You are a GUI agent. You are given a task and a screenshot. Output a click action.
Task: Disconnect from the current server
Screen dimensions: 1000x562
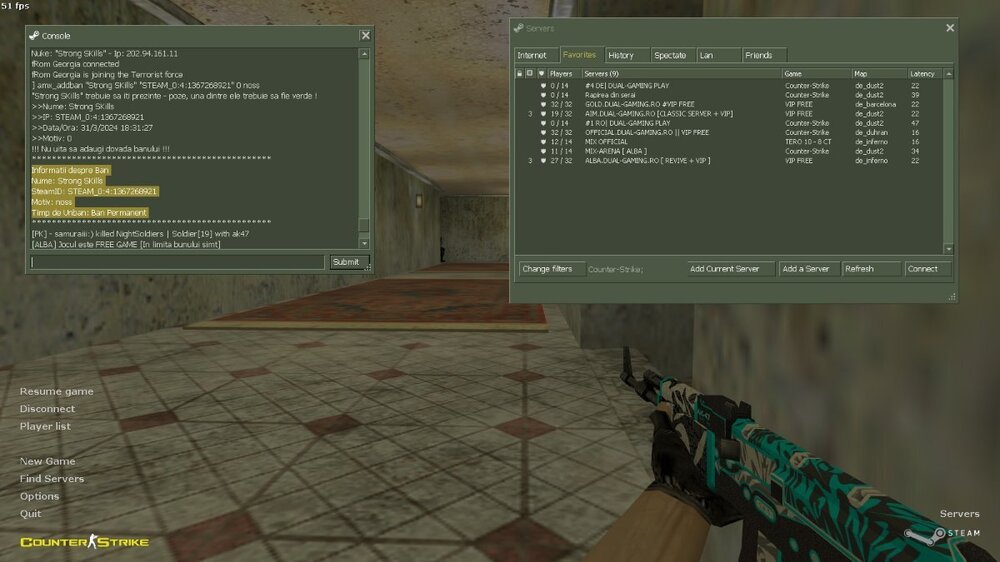pyautogui.click(x=47, y=409)
